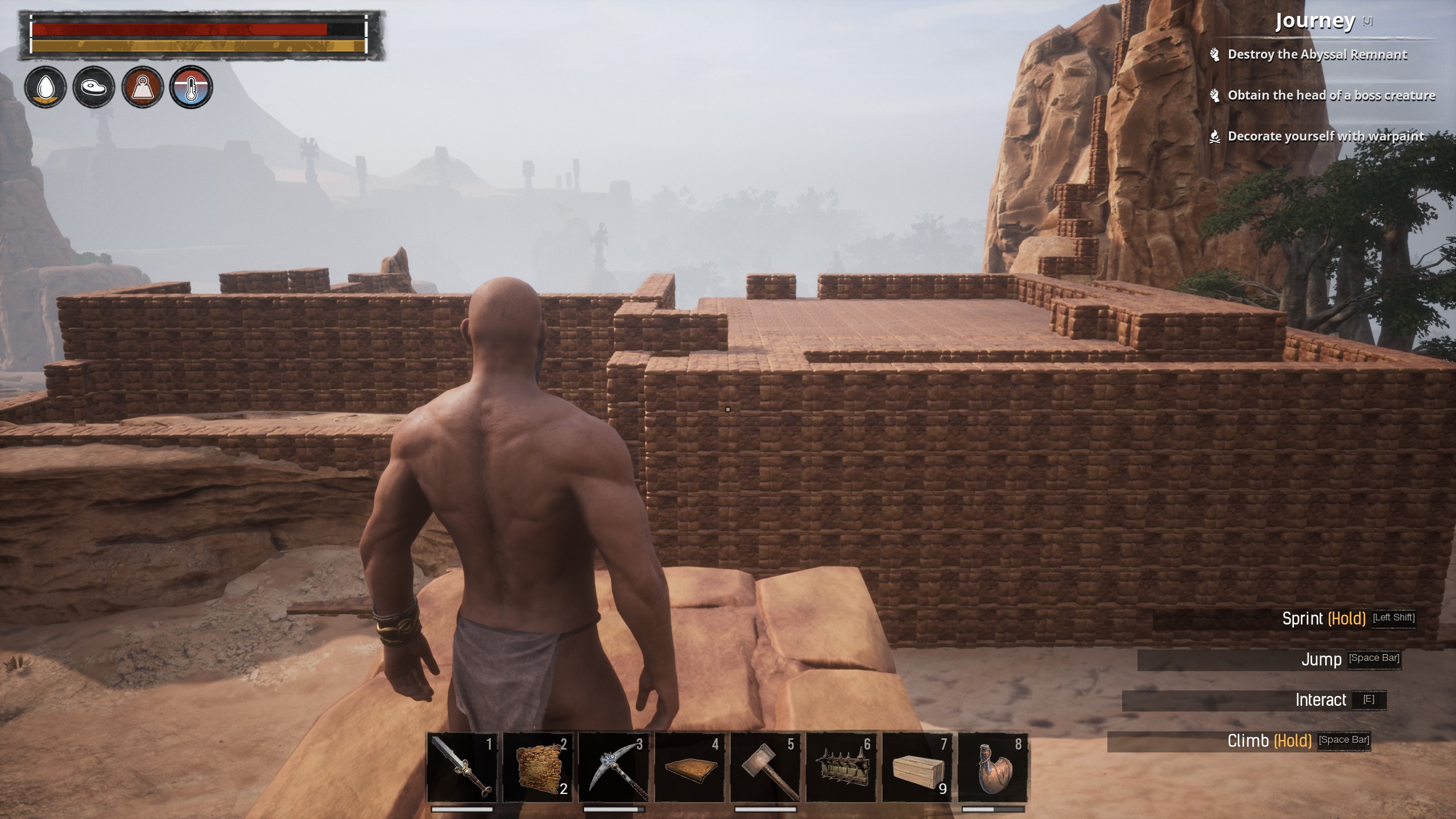Select the warpaint decoration objective
The height and width of the screenshot is (819, 1456).
(1325, 136)
